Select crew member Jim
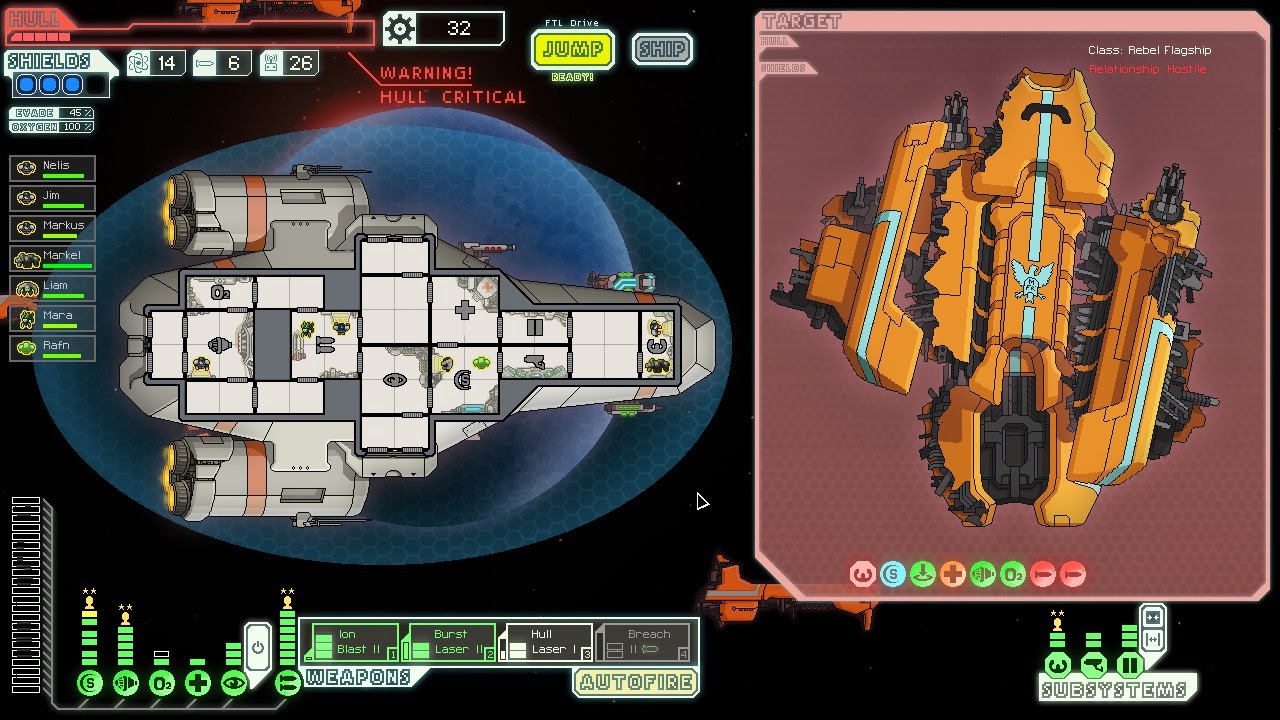This screenshot has height=720, width=1280. pyautogui.click(x=53, y=198)
